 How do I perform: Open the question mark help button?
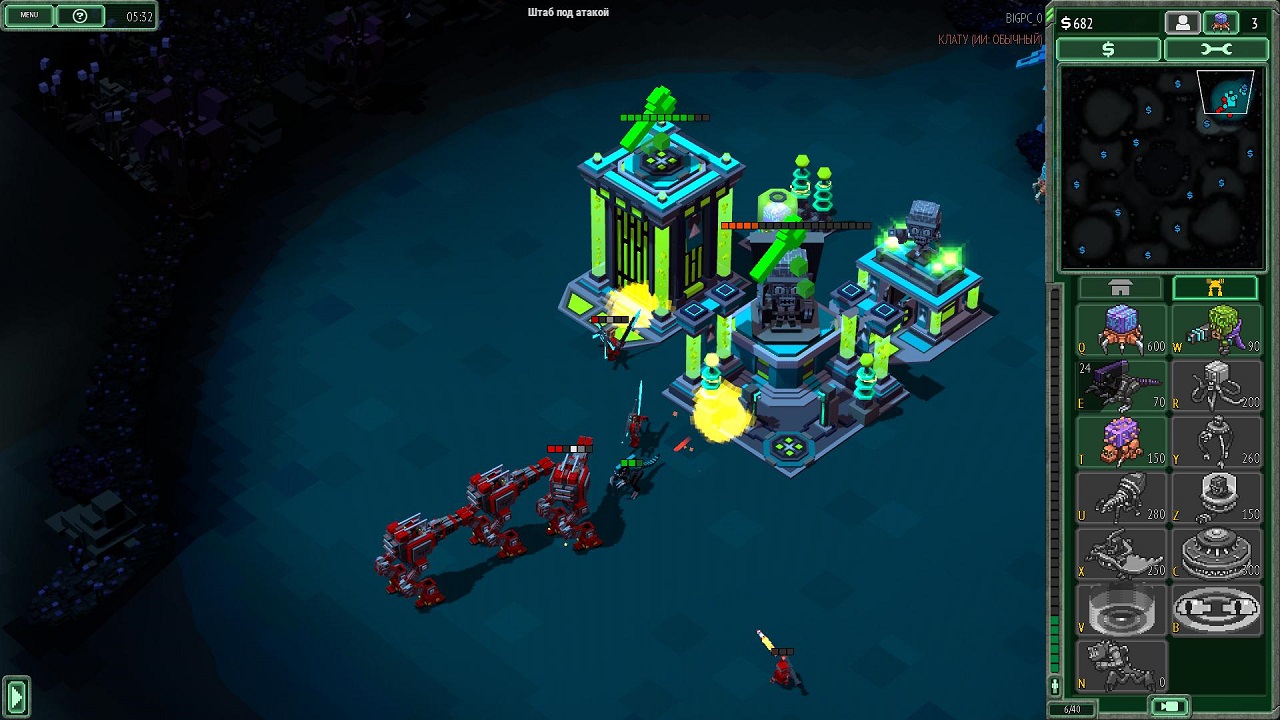tap(80, 15)
